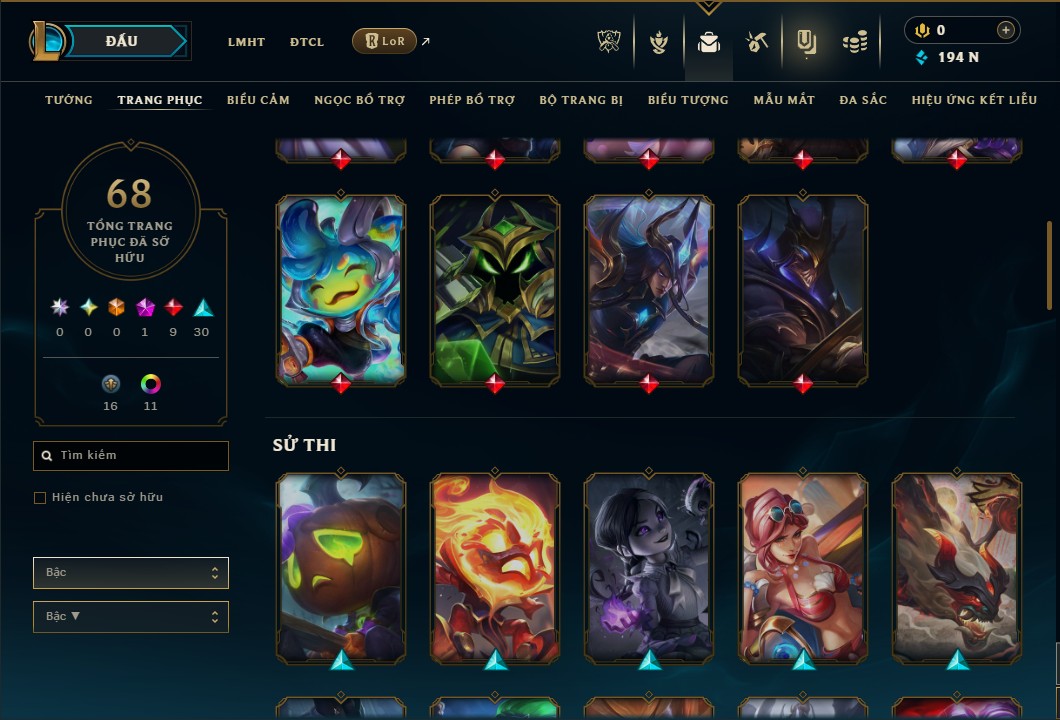Viewport: 1060px width, 720px height.
Task: Pick the grey goth Annie skin card
Action: point(649,568)
